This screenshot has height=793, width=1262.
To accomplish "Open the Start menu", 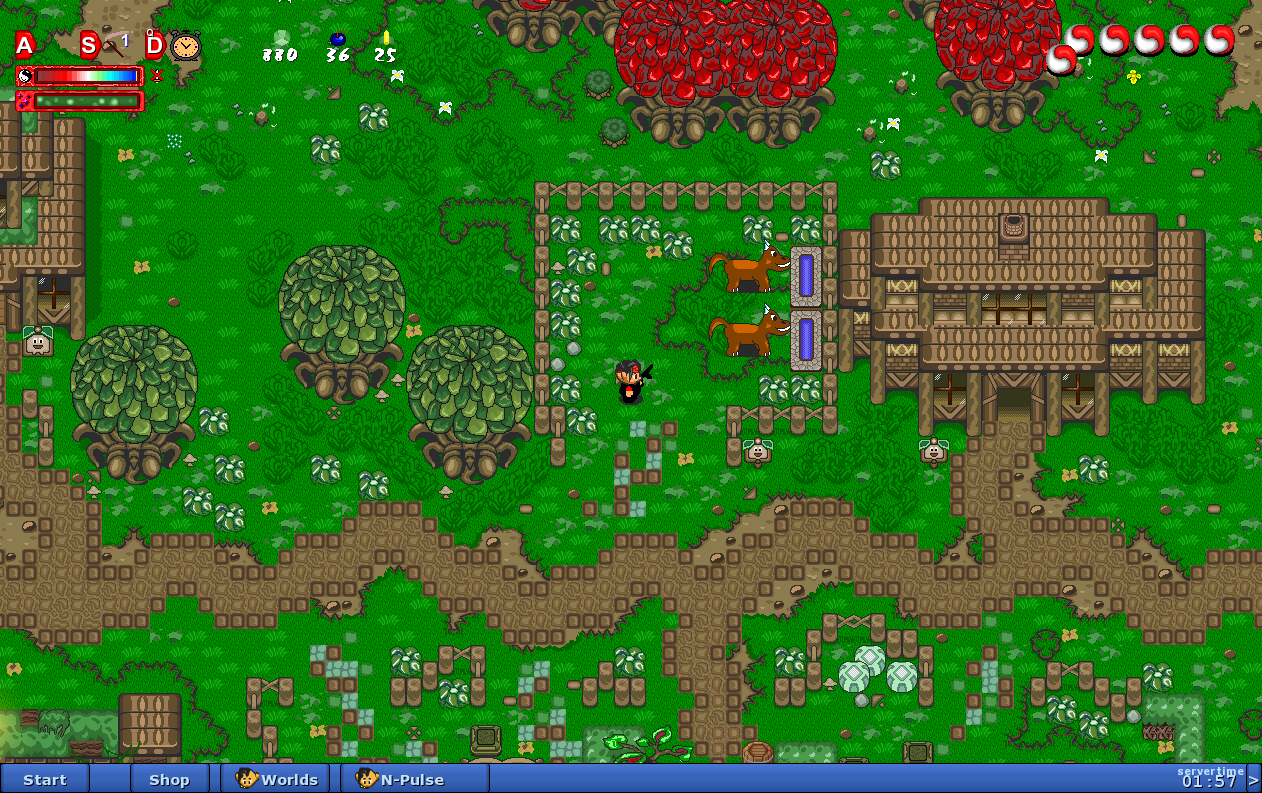I will point(45,779).
